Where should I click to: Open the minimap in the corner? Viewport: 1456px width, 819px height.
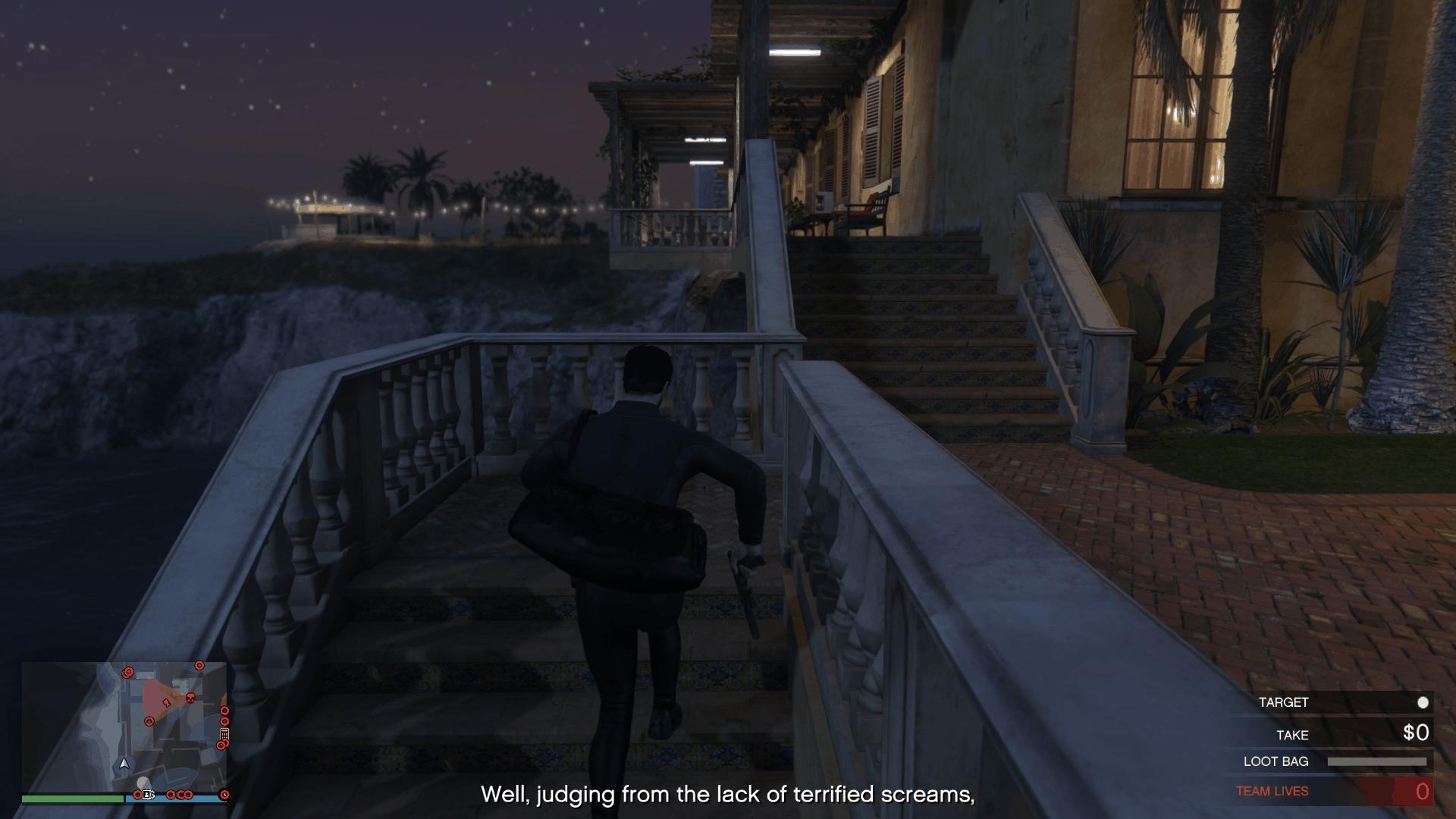pyautogui.click(x=124, y=727)
